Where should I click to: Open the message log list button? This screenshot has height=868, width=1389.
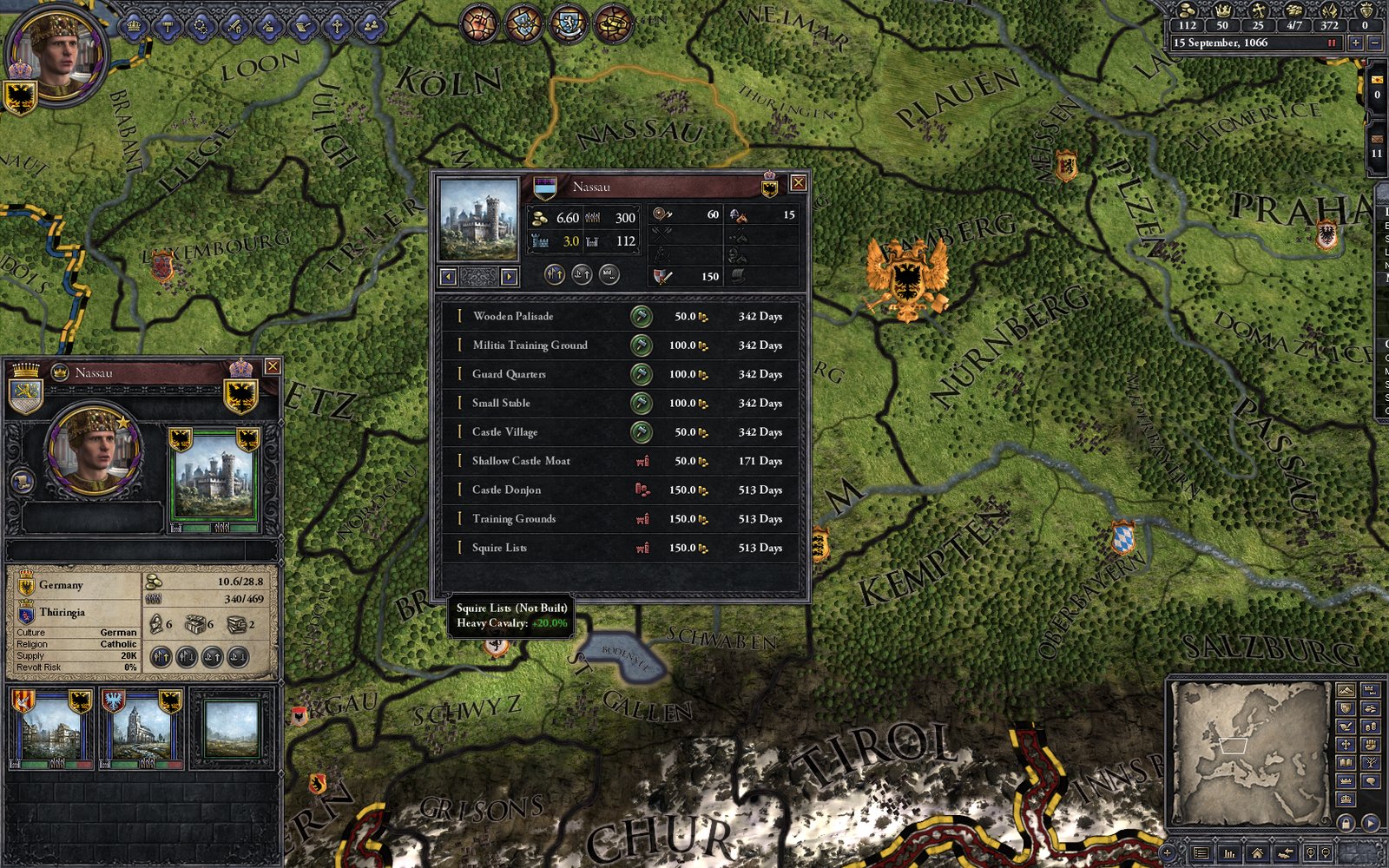[x=1201, y=854]
